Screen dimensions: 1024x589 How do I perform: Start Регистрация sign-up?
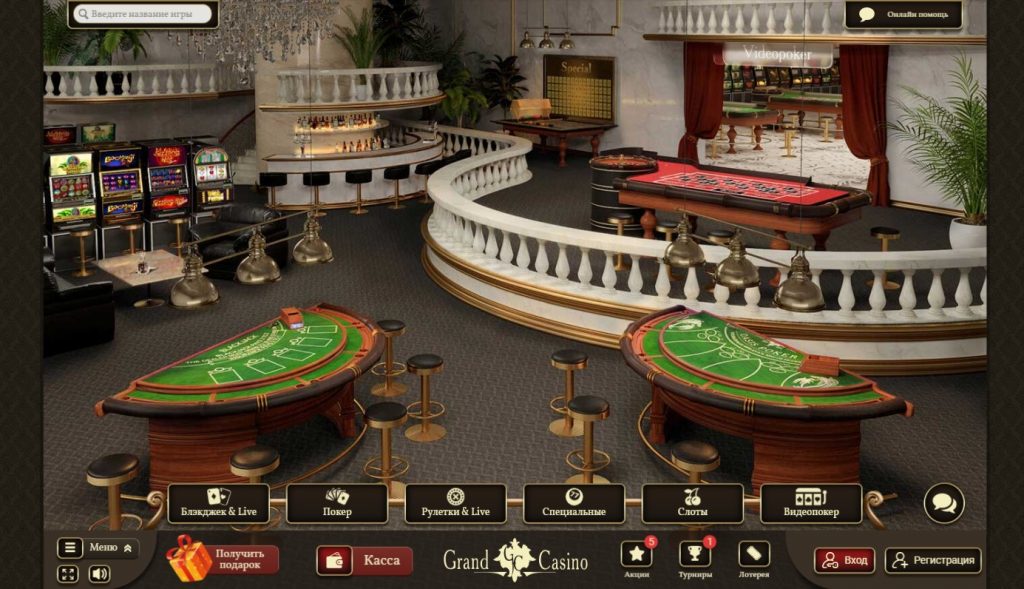pos(933,560)
